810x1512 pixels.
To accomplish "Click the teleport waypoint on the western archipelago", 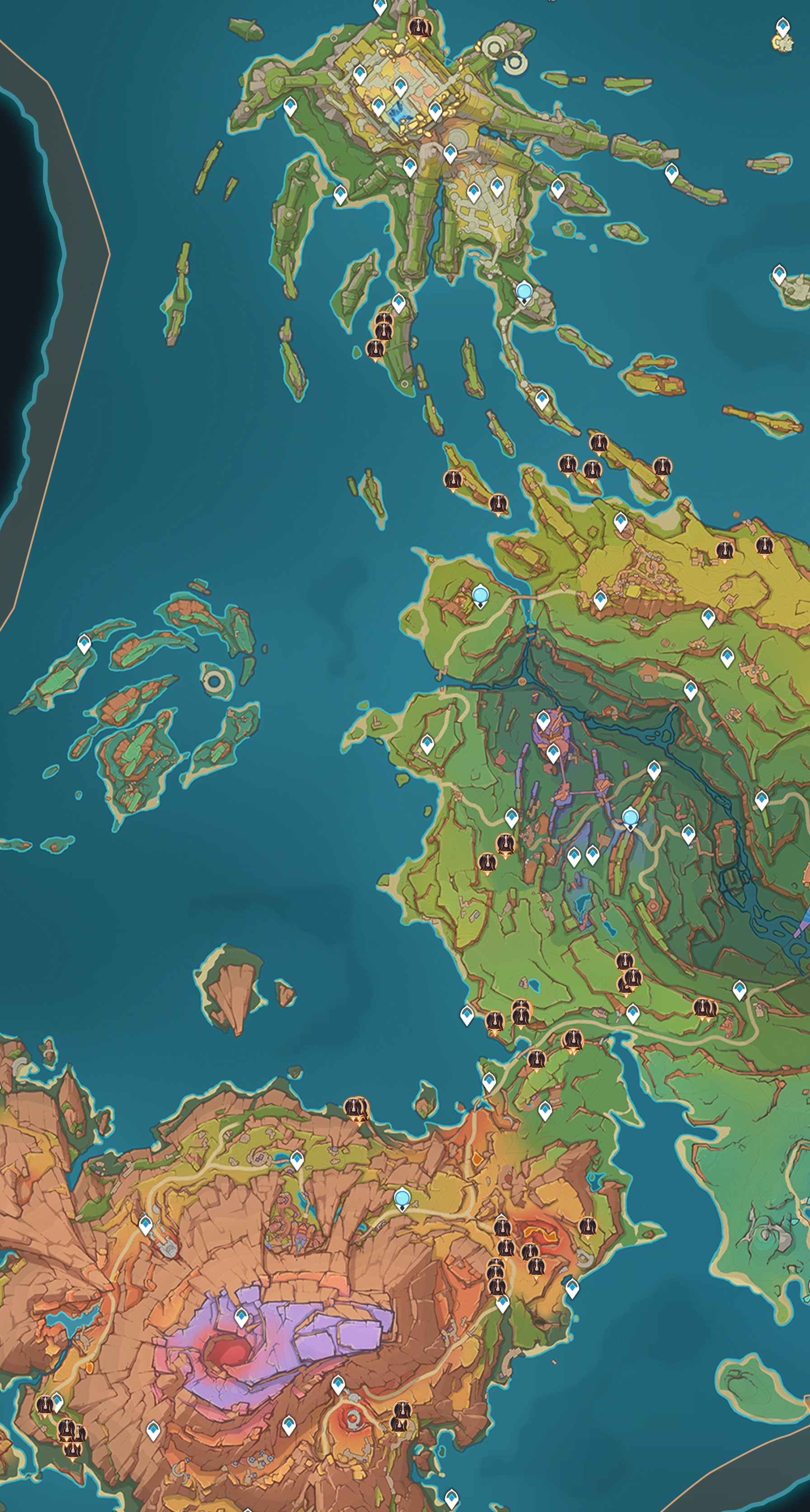I will (x=85, y=644).
